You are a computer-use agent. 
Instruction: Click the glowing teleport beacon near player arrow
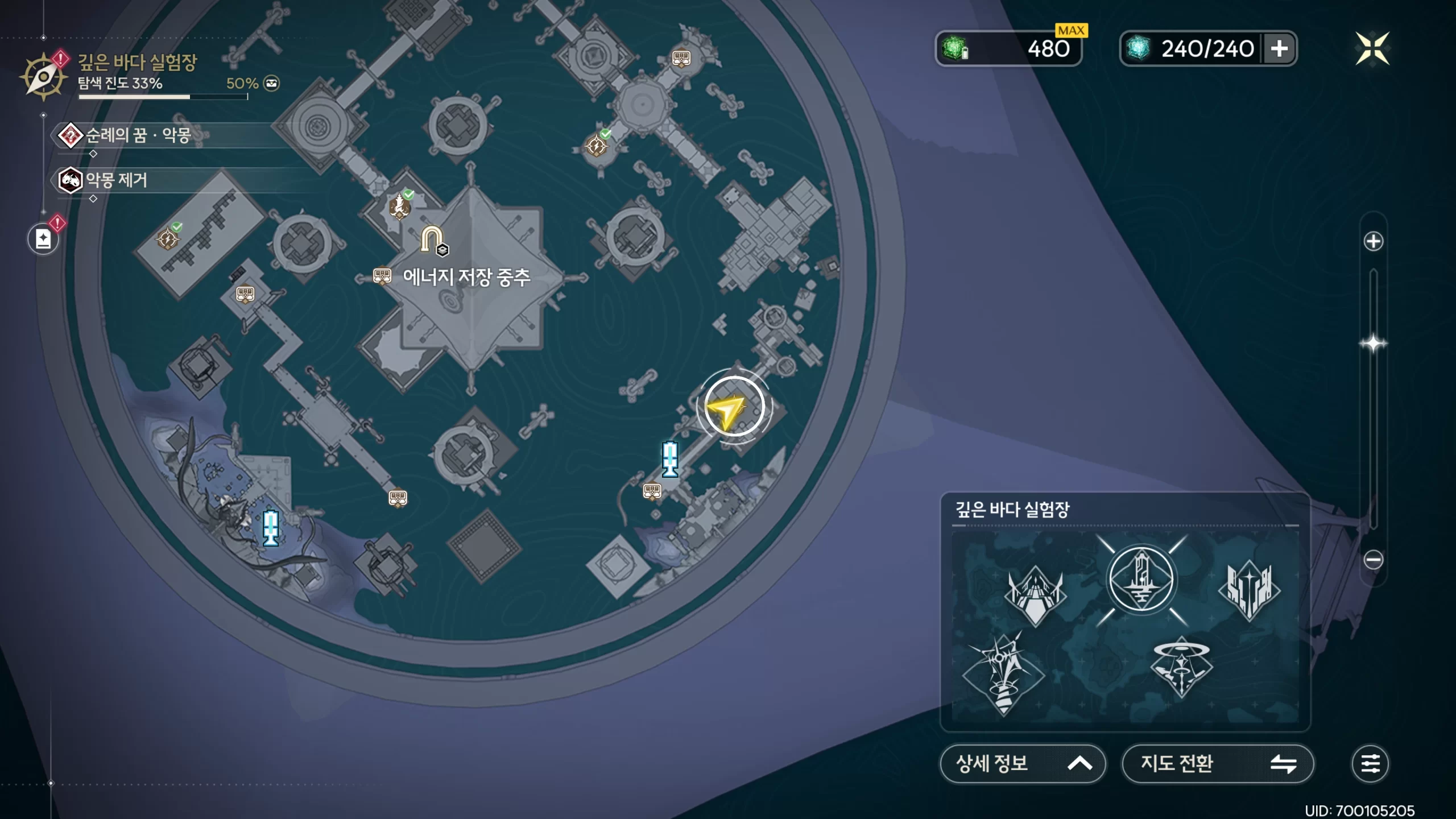click(x=670, y=458)
